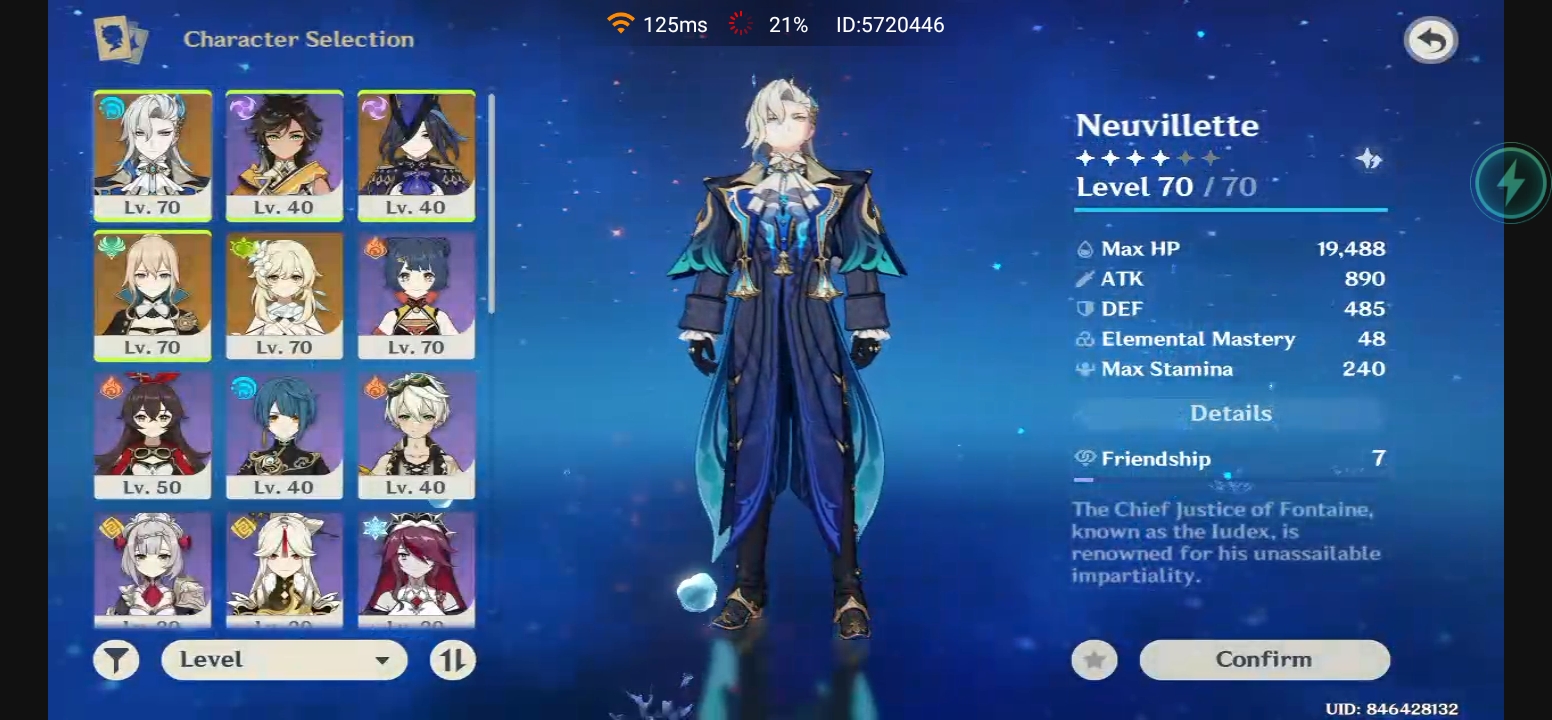This screenshot has width=1552, height=720.
Task: Open the filter options with the funnel icon
Action: tap(116, 659)
